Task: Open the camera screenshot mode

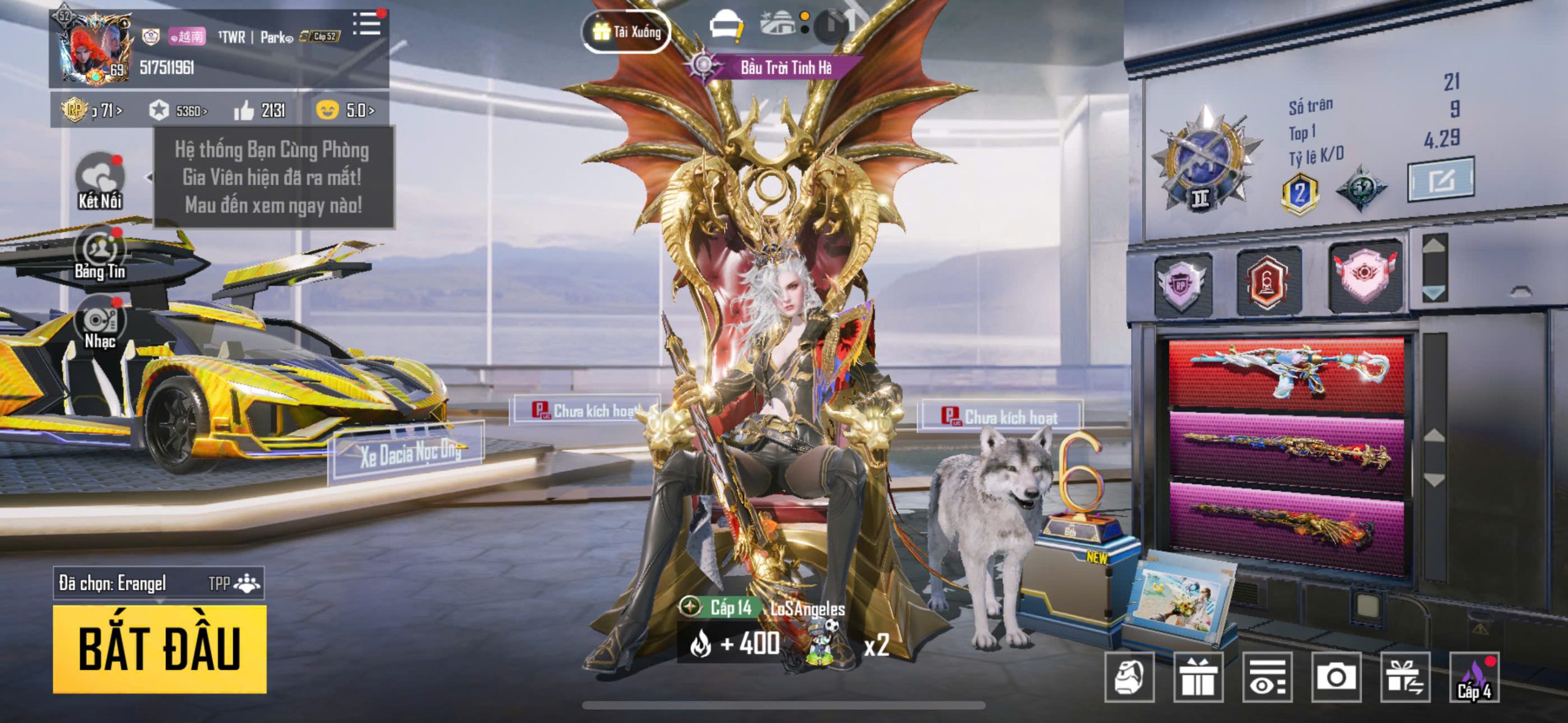Action: tap(1336, 676)
